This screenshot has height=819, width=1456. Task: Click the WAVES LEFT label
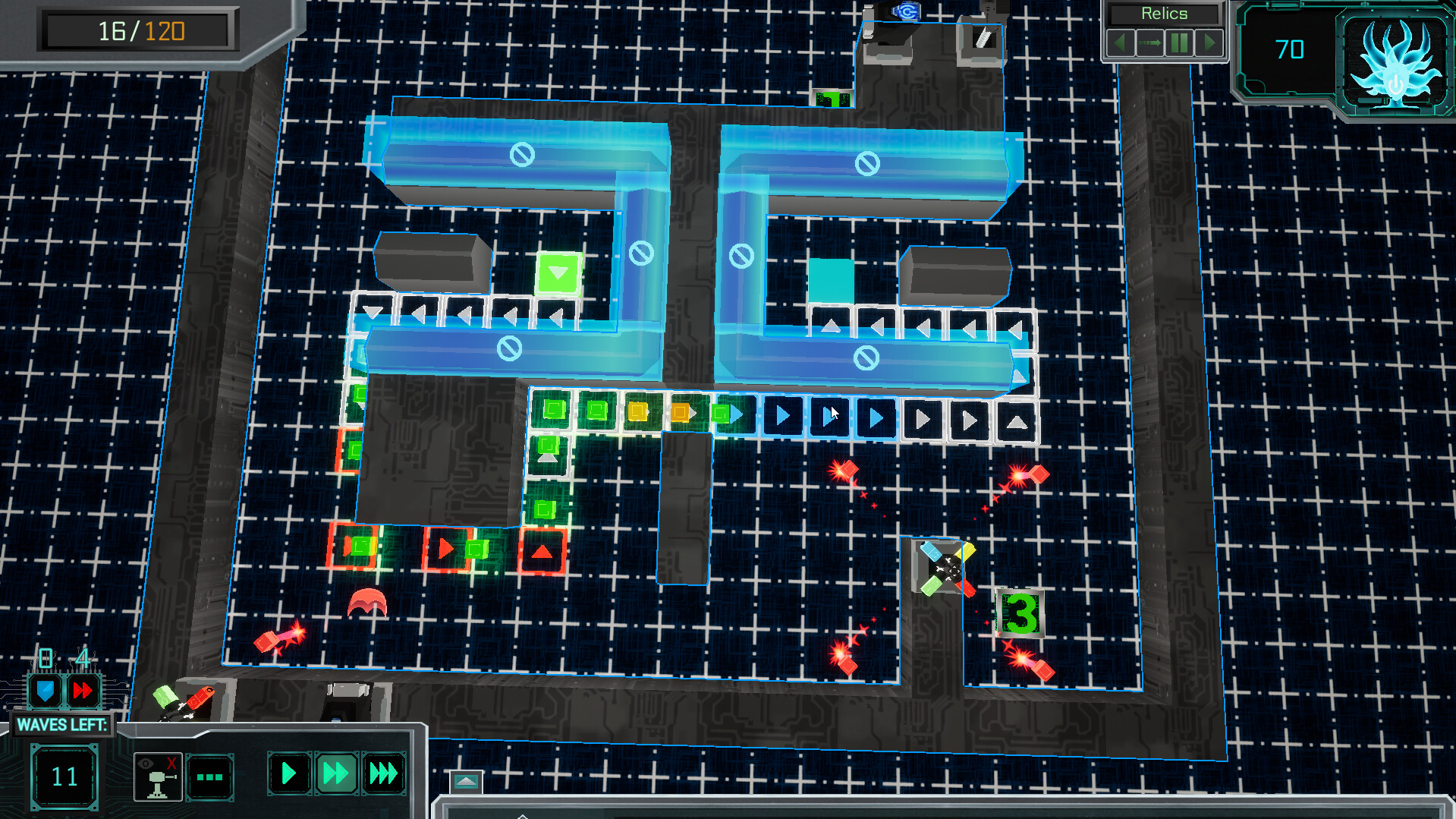coord(63,725)
